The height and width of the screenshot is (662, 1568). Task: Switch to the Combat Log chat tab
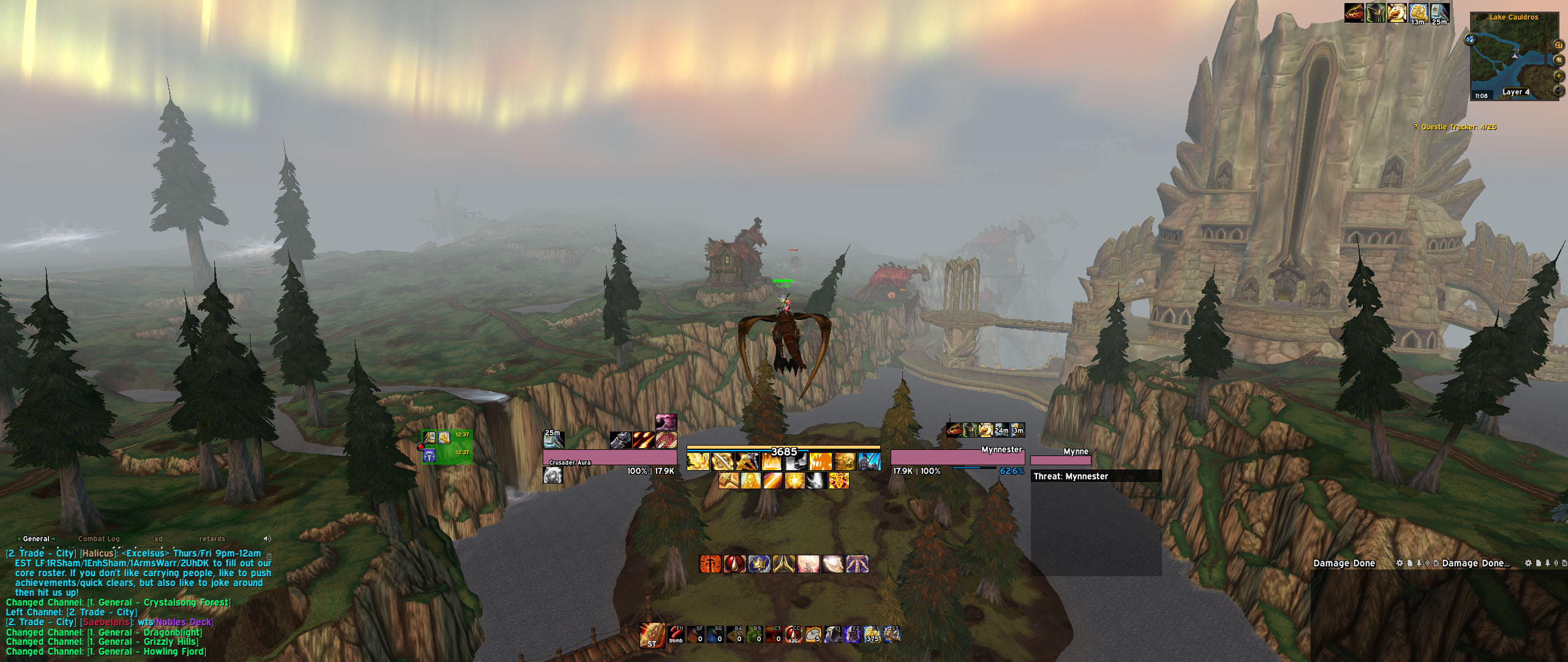99,539
